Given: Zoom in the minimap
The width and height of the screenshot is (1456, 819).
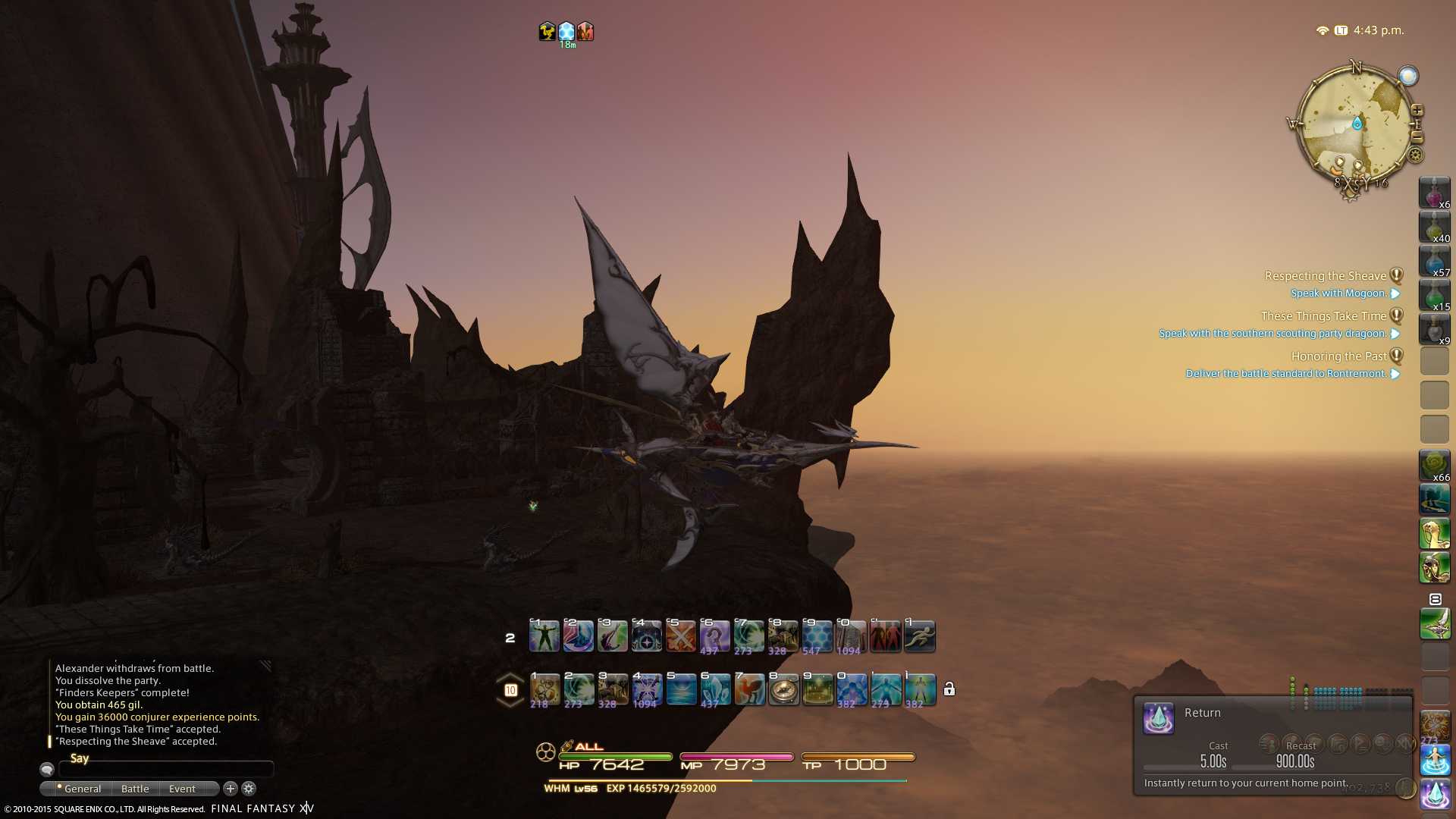Looking at the screenshot, I should [1417, 111].
